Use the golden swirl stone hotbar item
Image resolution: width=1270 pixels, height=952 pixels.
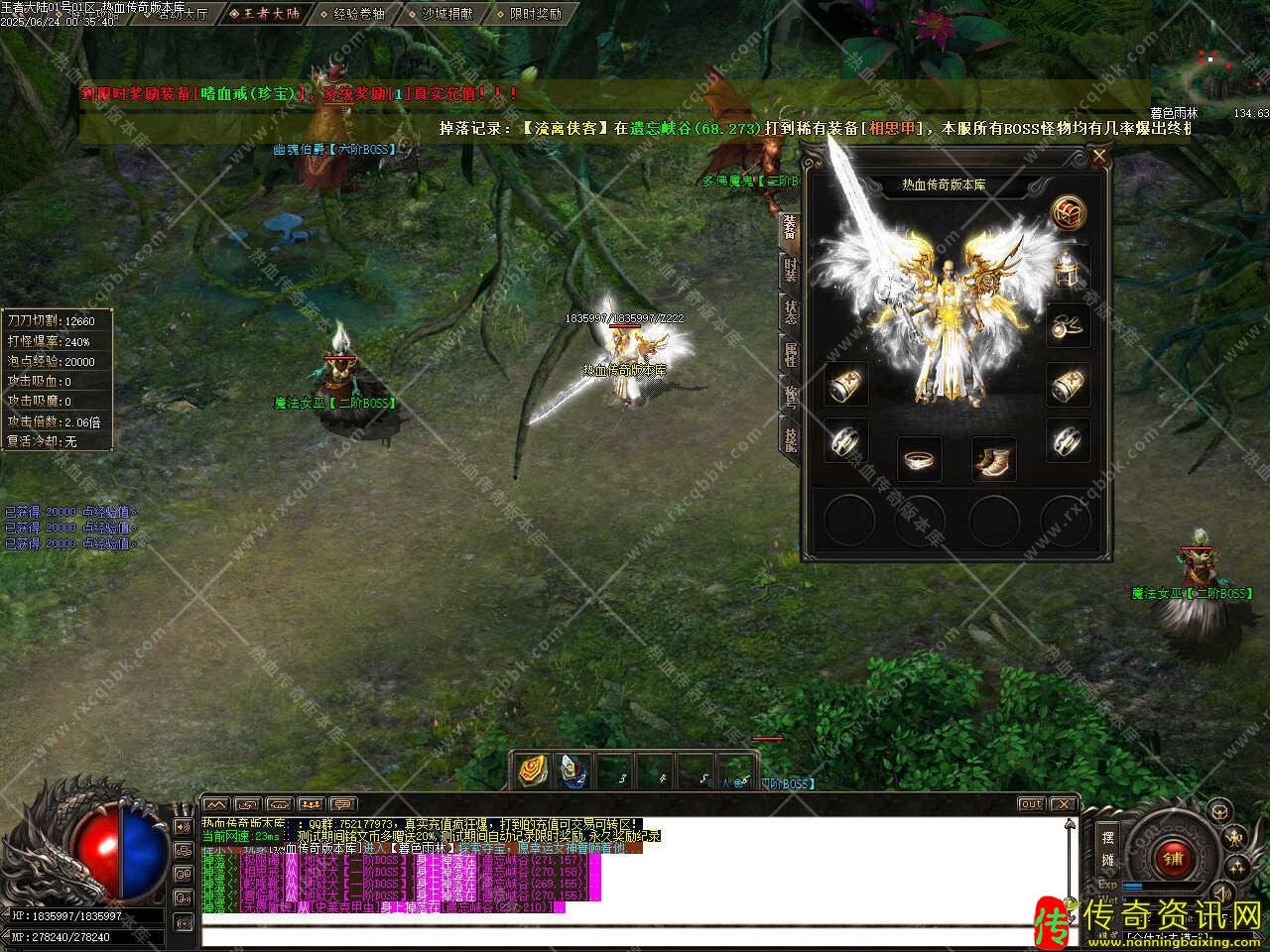(x=533, y=771)
